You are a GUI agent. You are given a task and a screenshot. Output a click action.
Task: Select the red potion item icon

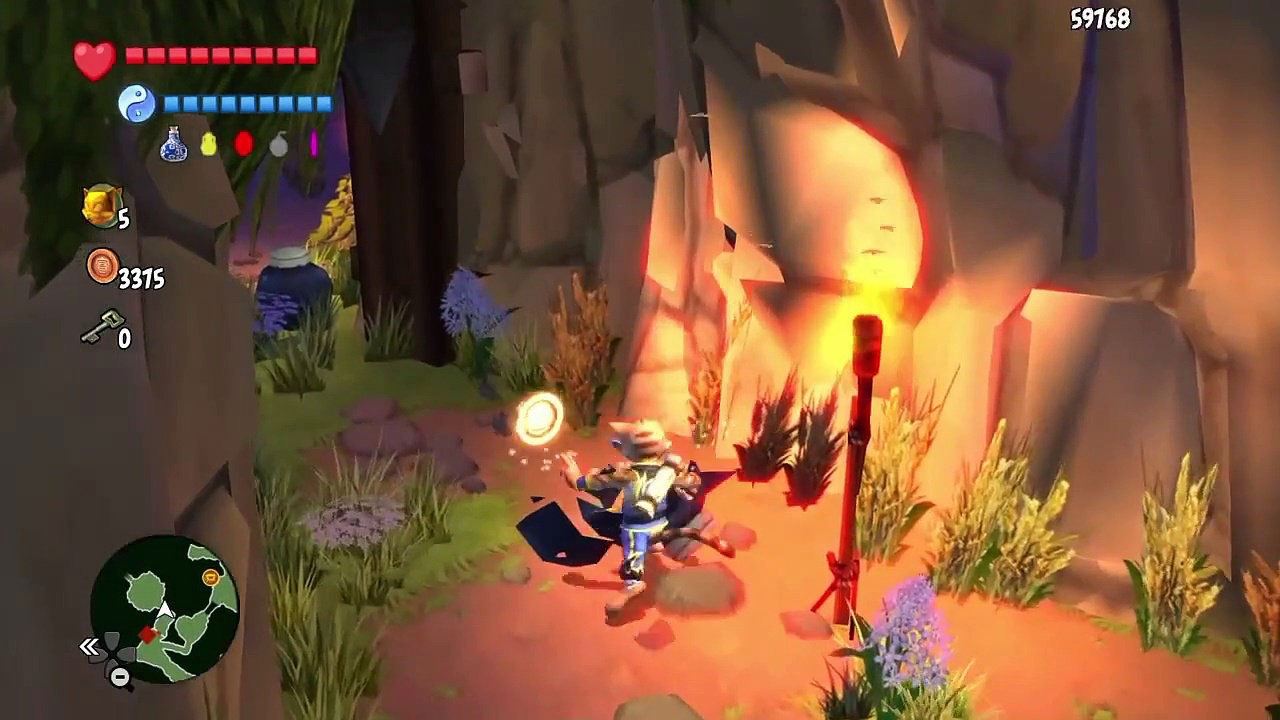coord(244,144)
